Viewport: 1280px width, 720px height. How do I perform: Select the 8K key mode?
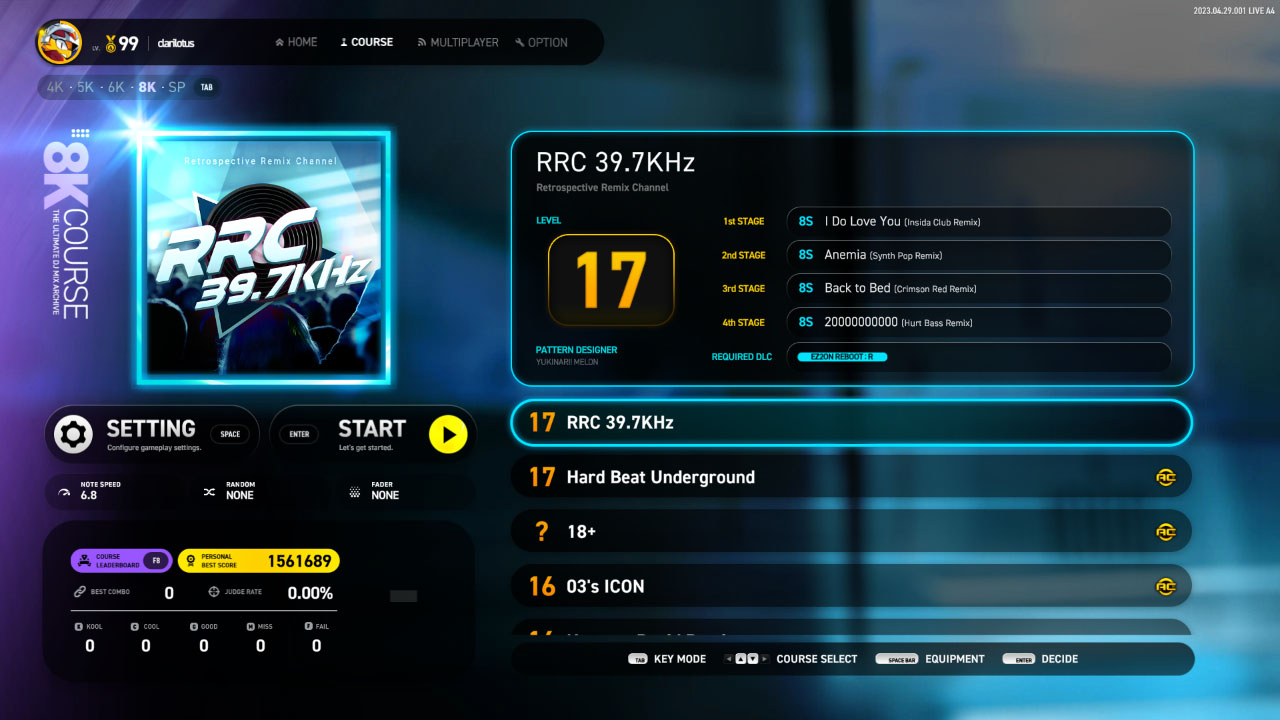147,87
